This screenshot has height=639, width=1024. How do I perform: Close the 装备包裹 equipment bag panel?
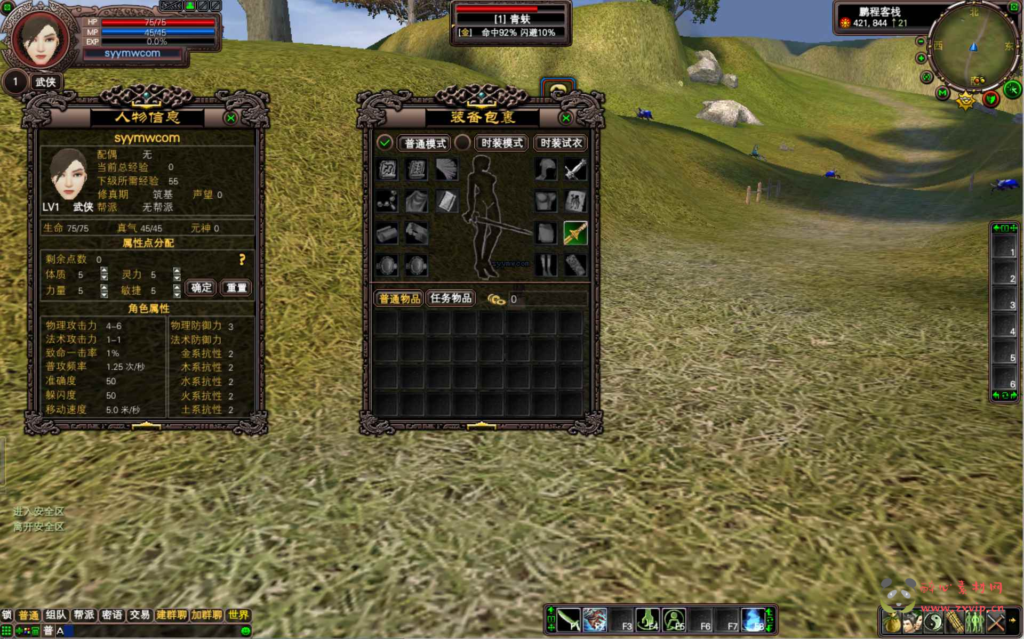[566, 117]
